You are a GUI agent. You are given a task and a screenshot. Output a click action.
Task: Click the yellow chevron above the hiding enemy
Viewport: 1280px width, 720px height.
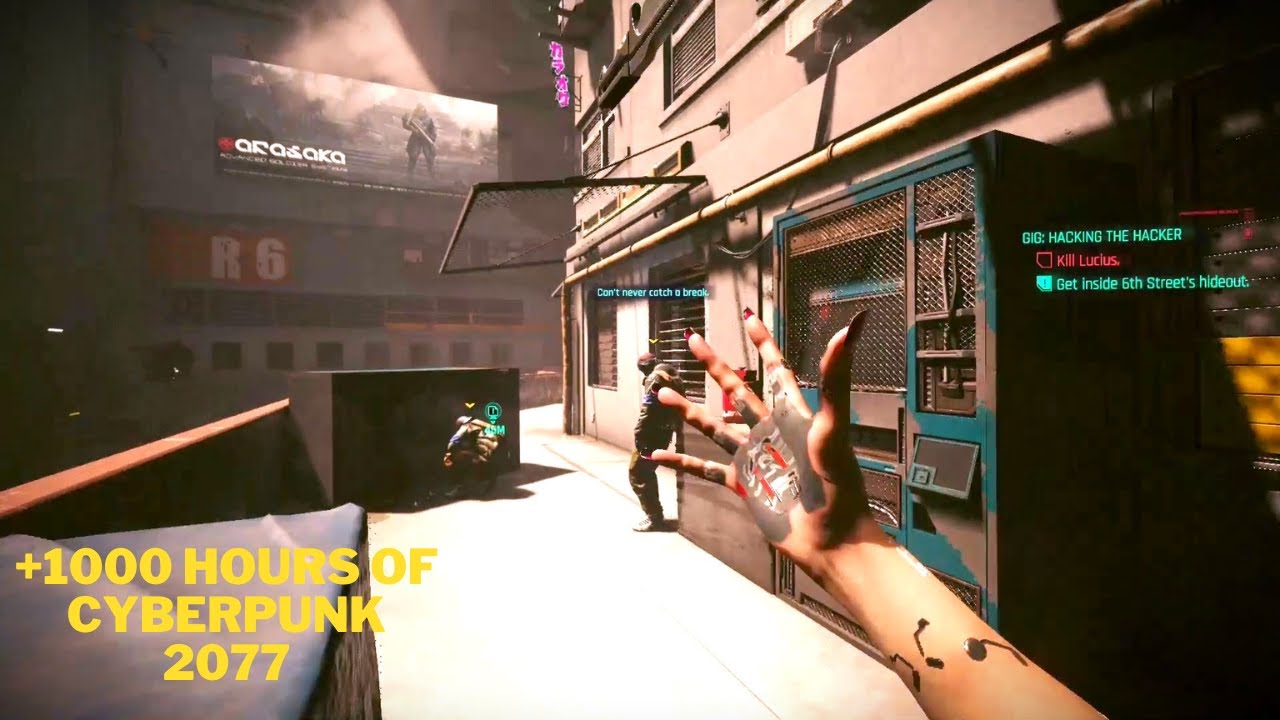click(468, 406)
